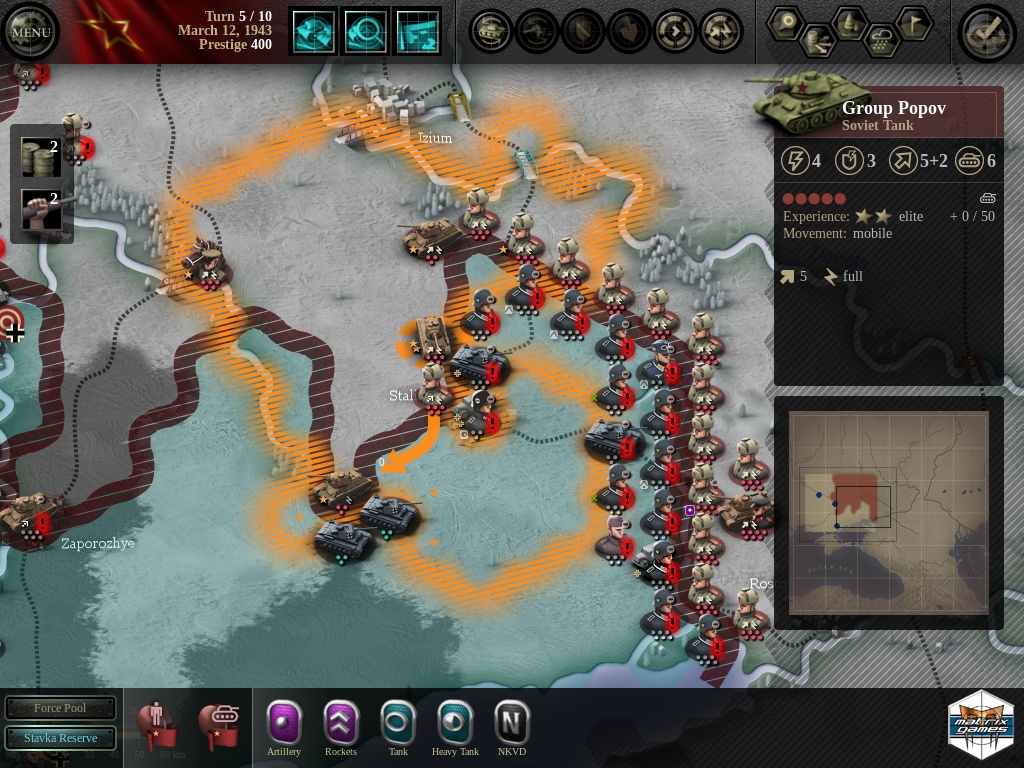This screenshot has width=1024, height=768.
Task: Click the flag hexagon icon
Action: point(912,22)
